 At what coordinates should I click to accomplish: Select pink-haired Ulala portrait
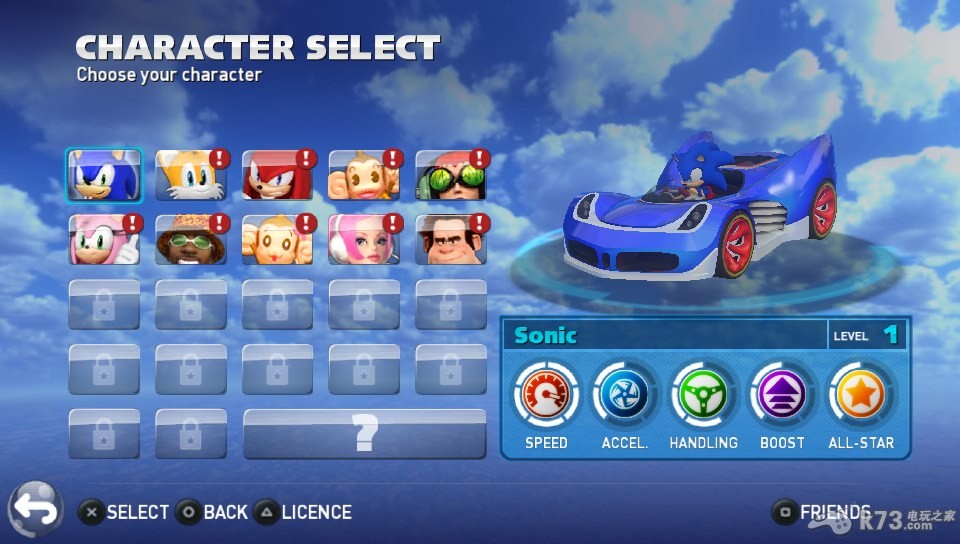point(364,240)
